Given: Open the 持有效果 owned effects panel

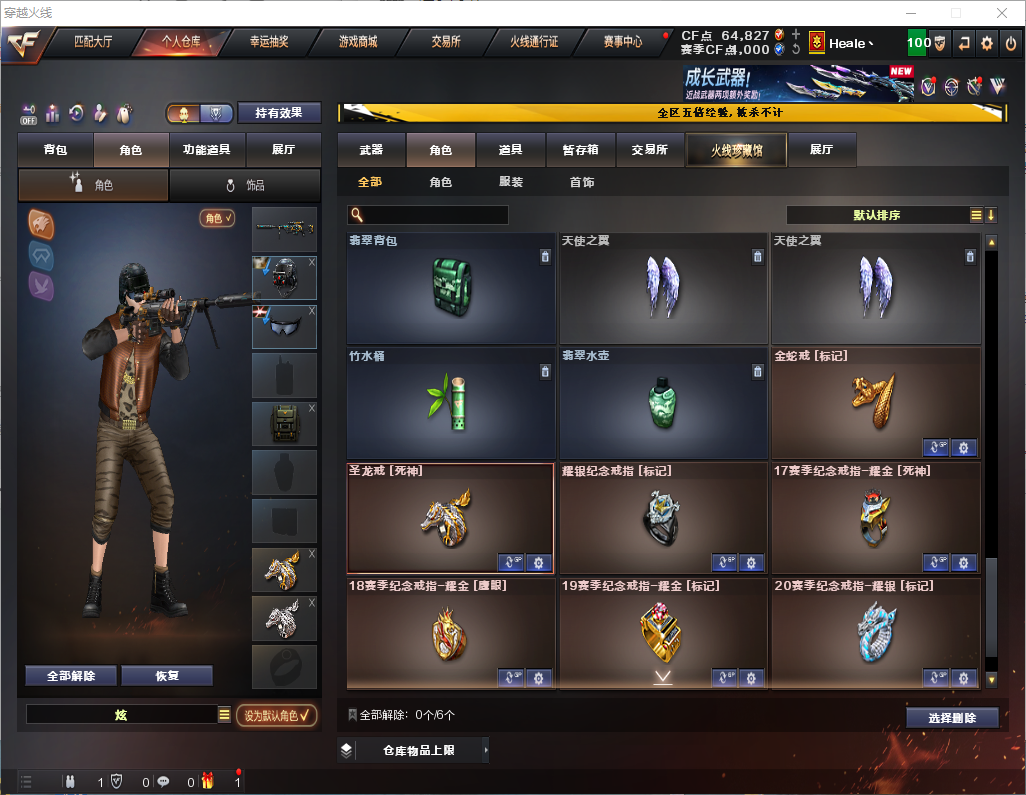Looking at the screenshot, I should coord(279,113).
